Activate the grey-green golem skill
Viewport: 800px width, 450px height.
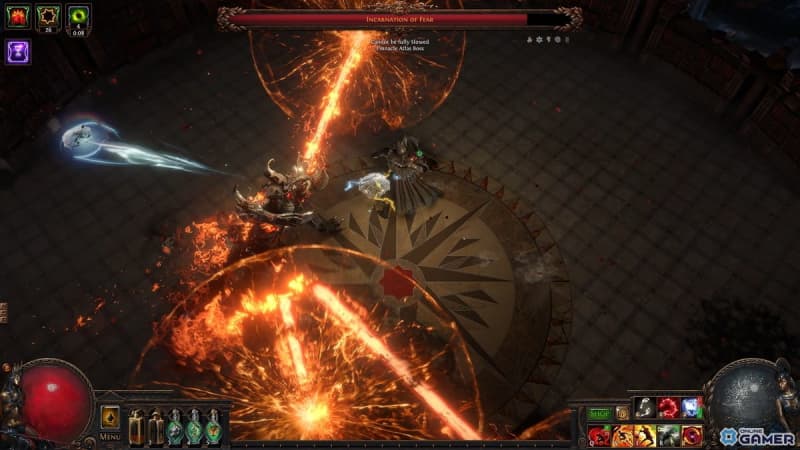668,435
